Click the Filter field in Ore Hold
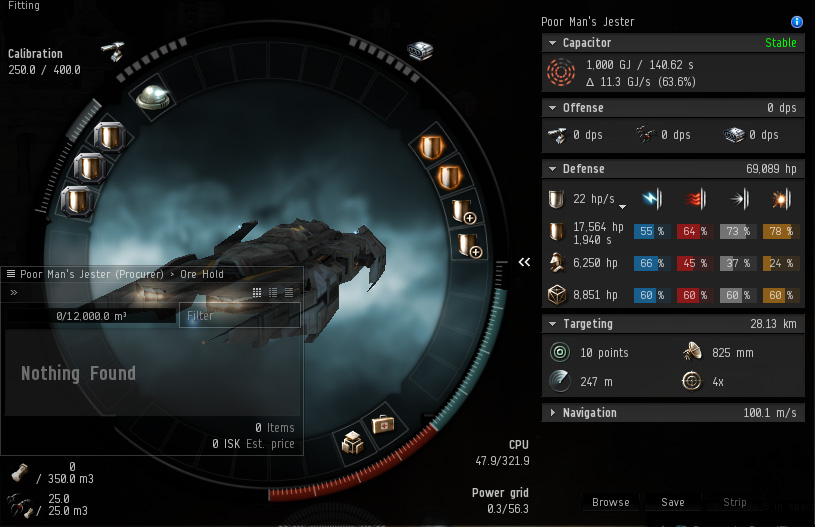The height and width of the screenshot is (527, 815). coord(238,315)
